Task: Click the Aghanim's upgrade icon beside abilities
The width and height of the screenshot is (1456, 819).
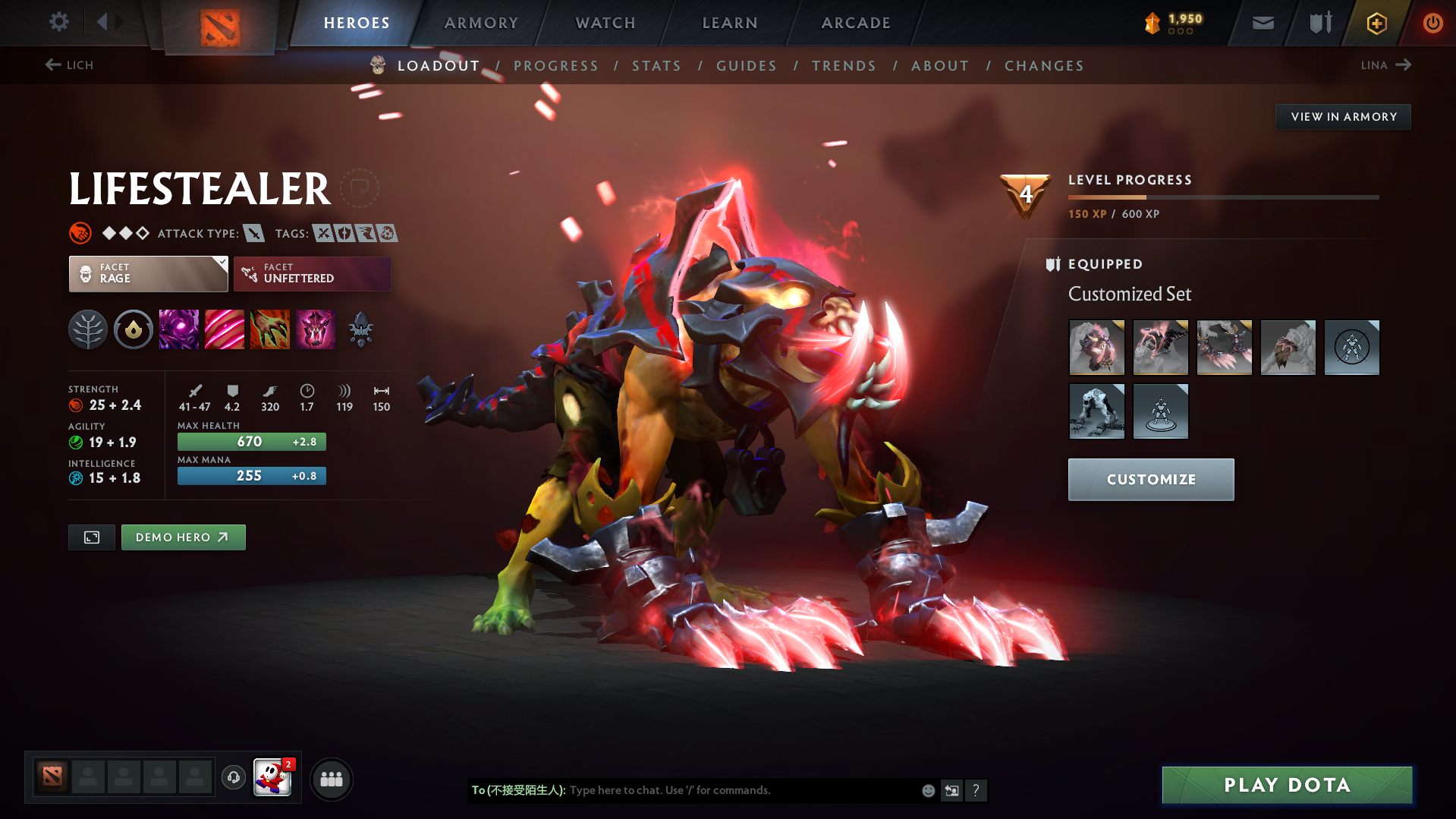Action: 360,329
